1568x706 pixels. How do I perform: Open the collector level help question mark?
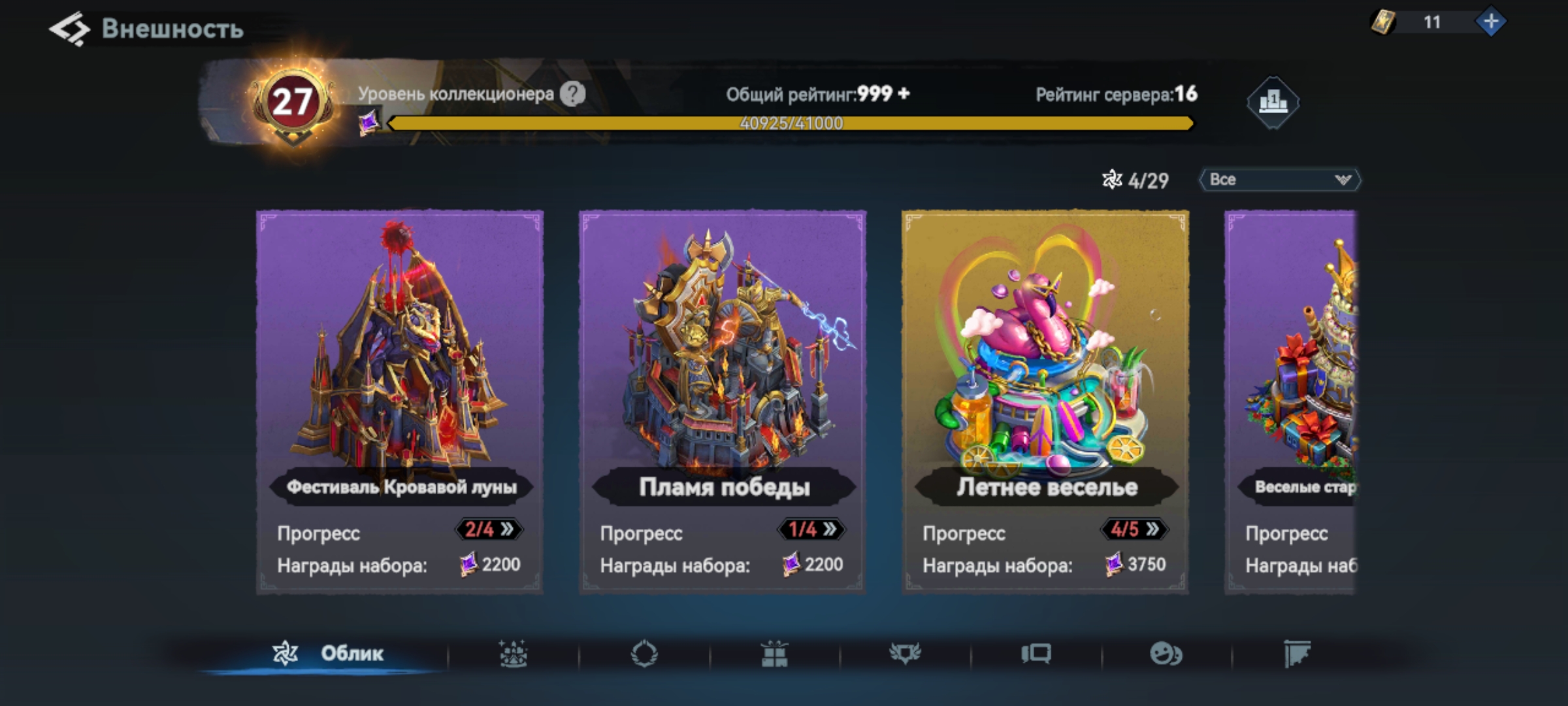click(573, 94)
